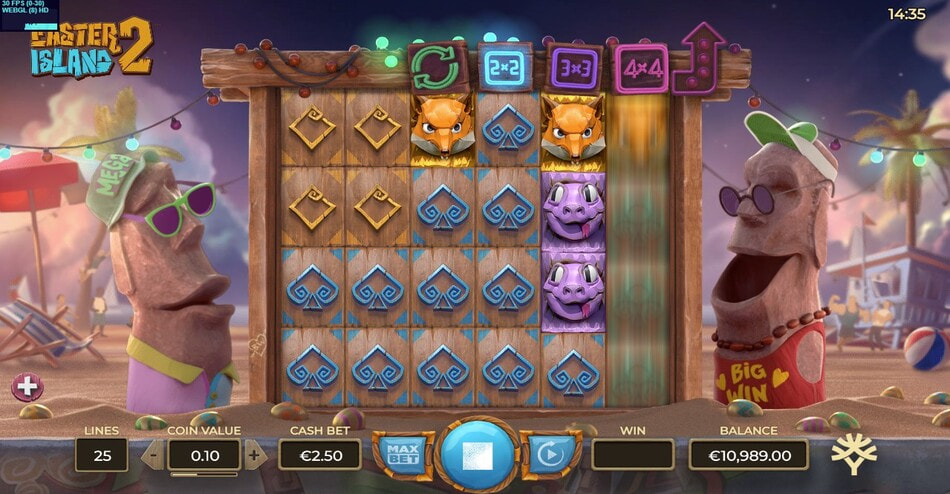
Task: Click the Max Bet button
Action: point(401,455)
